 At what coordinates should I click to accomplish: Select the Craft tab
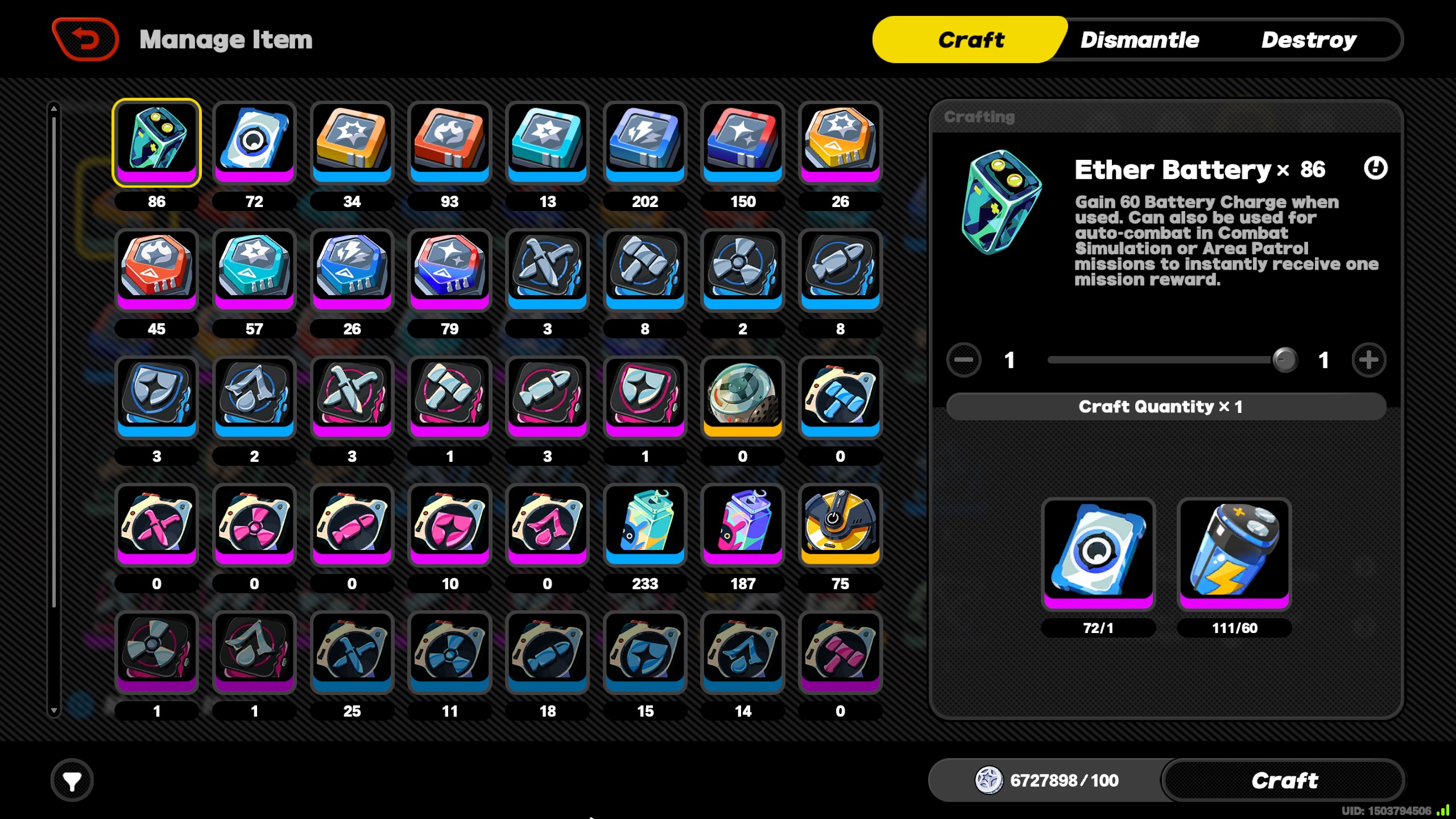[971, 40]
